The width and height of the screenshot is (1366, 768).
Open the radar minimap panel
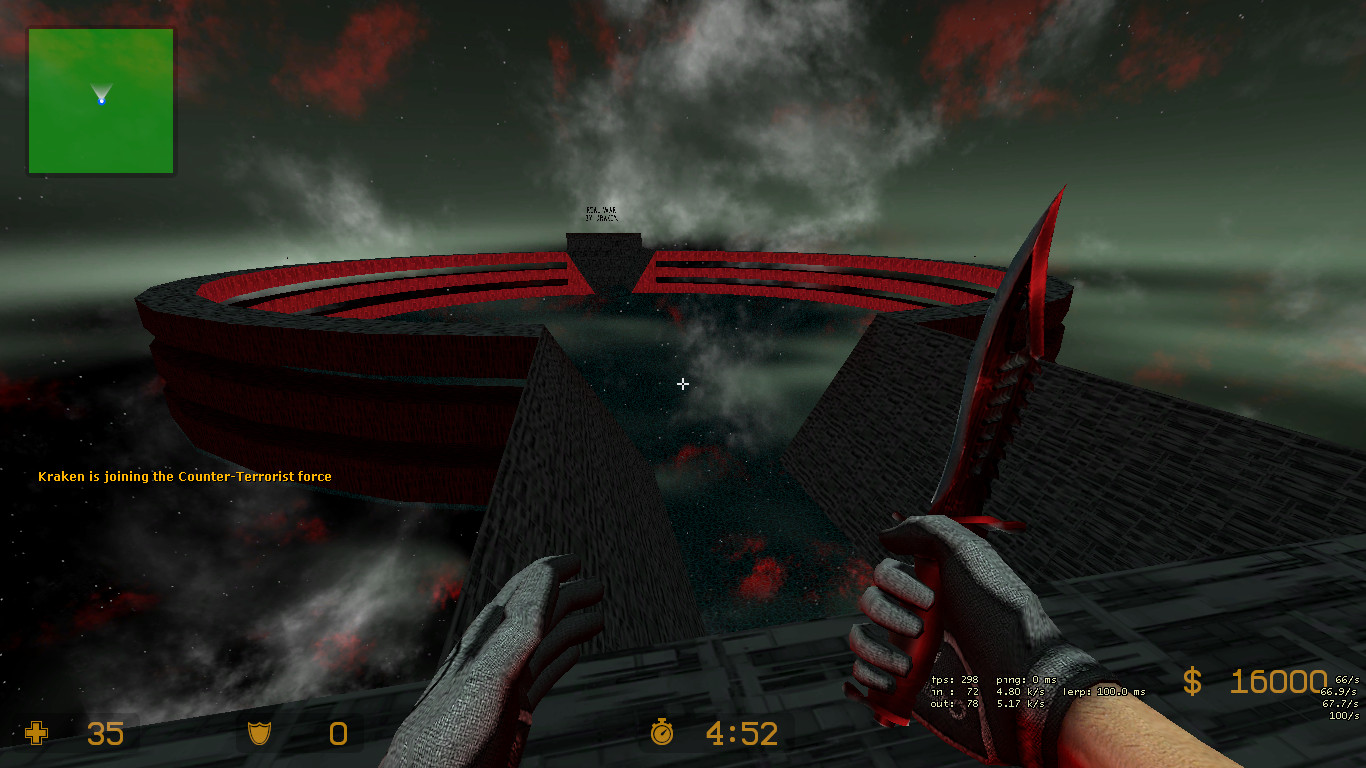(x=100, y=100)
